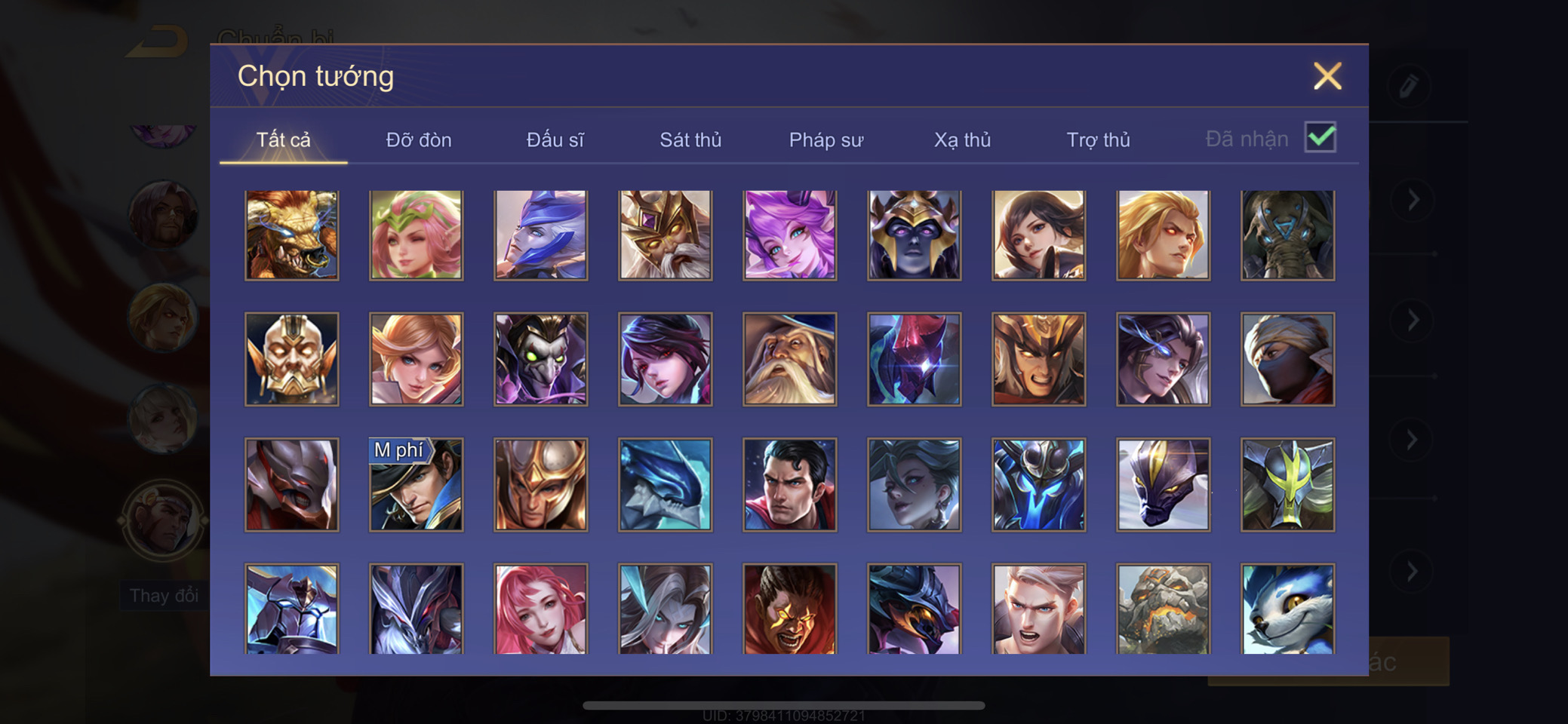The image size is (1568, 724).
Task: Choose the old wizard with white beard
Action: tap(789, 360)
